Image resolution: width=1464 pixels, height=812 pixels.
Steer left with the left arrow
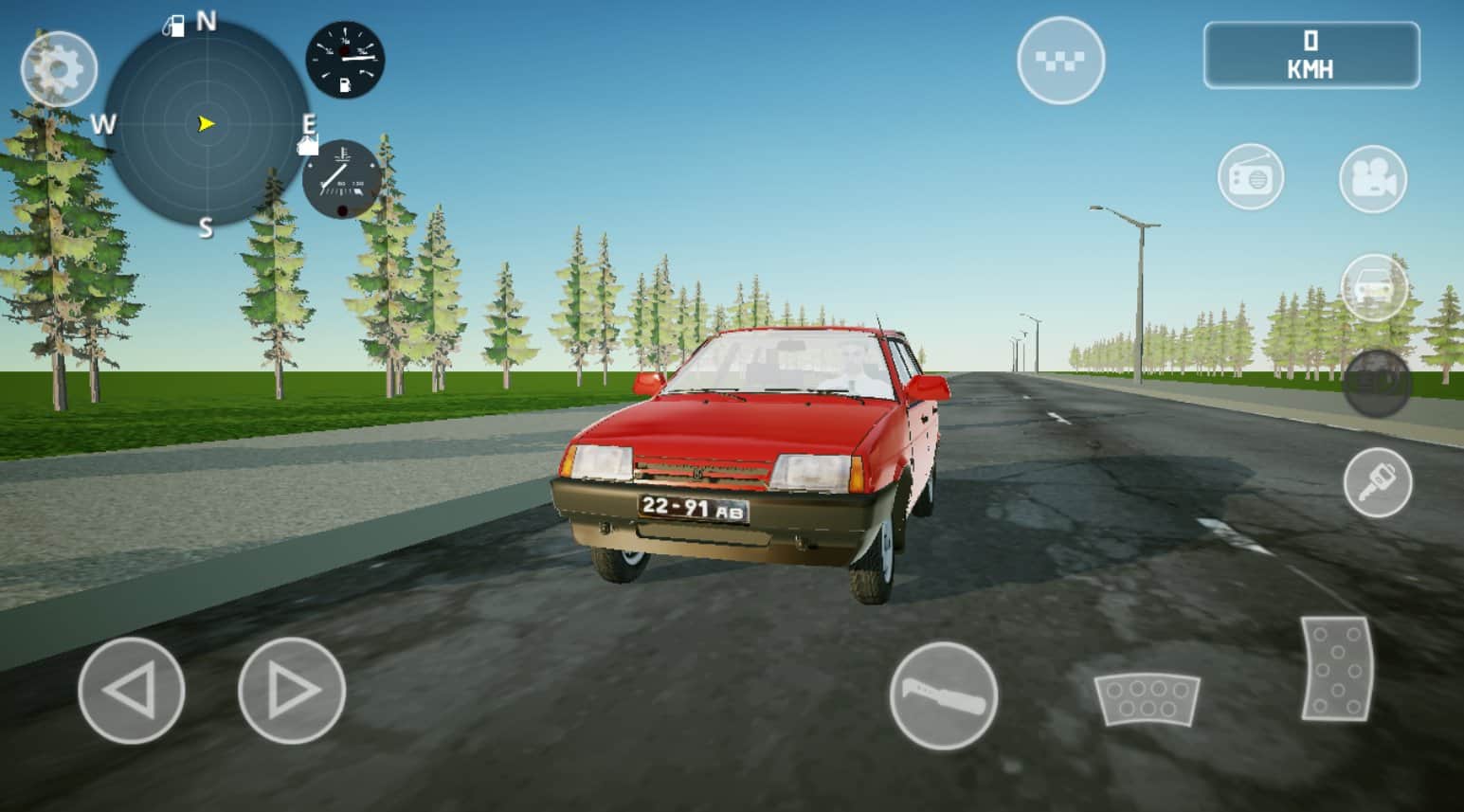coord(131,690)
